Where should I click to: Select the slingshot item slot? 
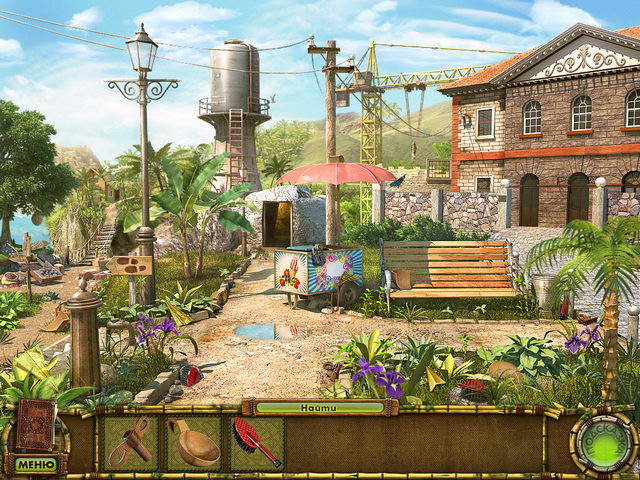point(130,442)
